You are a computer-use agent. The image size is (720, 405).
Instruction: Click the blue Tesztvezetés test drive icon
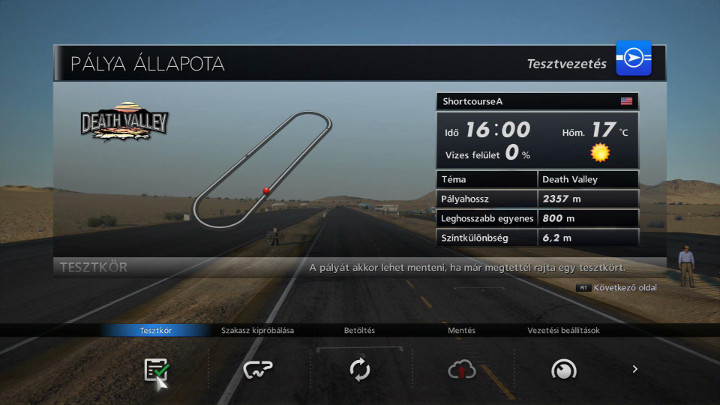(633, 62)
